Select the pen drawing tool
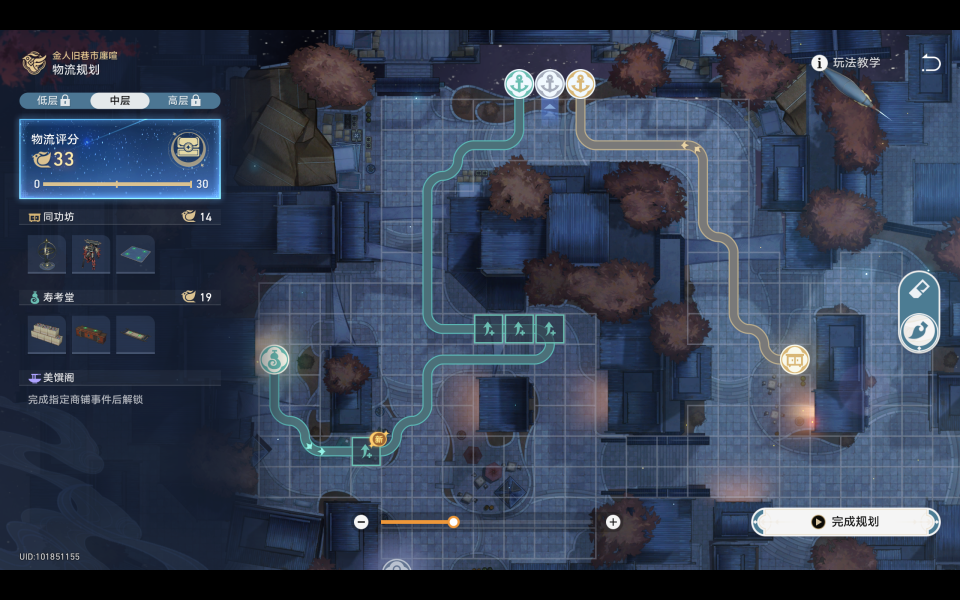The image size is (960, 600). click(x=919, y=332)
